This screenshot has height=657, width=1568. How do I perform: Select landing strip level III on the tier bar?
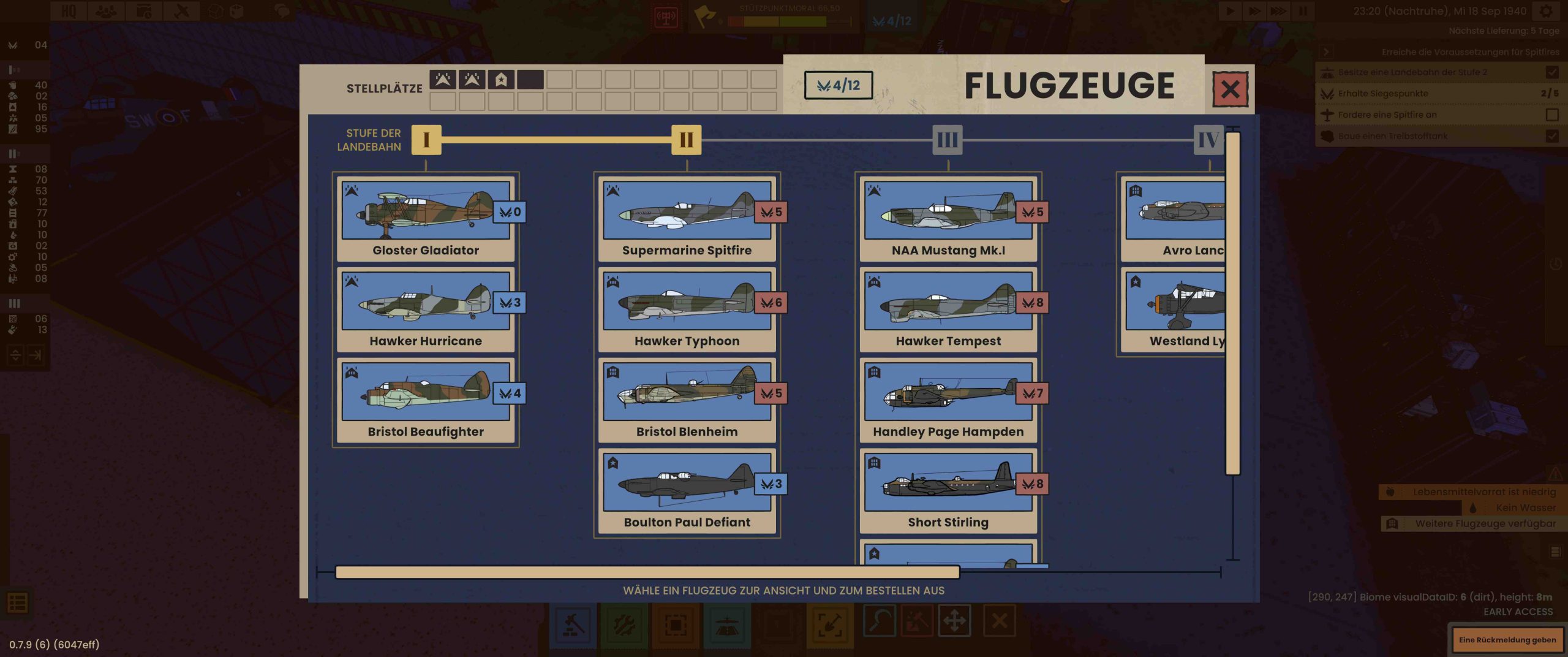[x=948, y=140]
